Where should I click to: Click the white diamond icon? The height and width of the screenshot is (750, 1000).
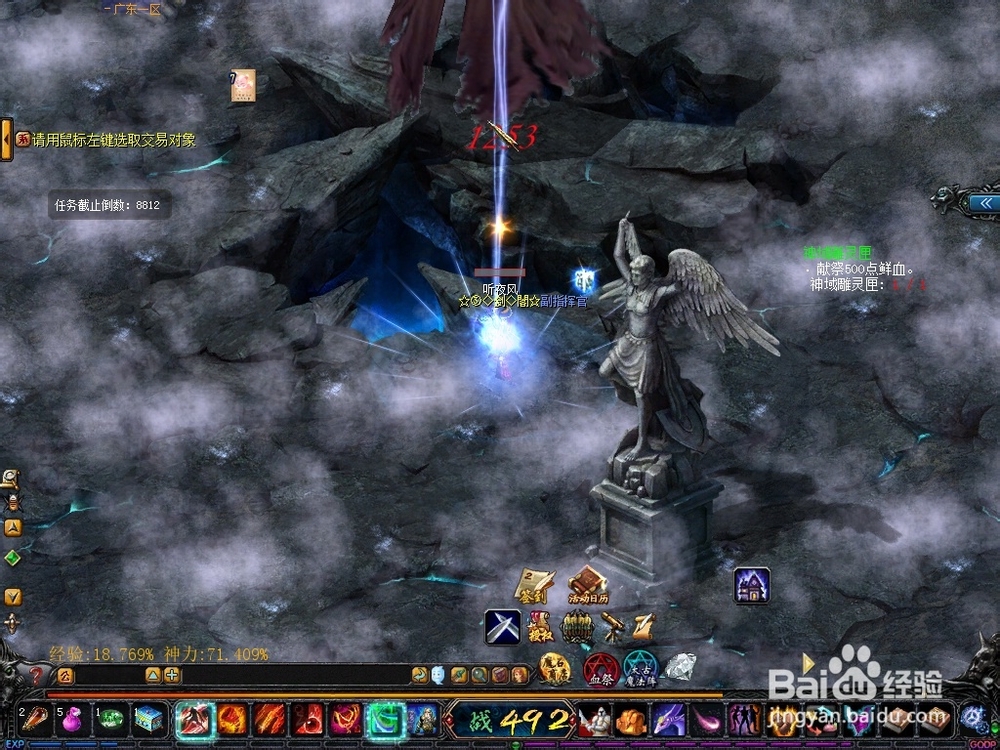point(680,666)
